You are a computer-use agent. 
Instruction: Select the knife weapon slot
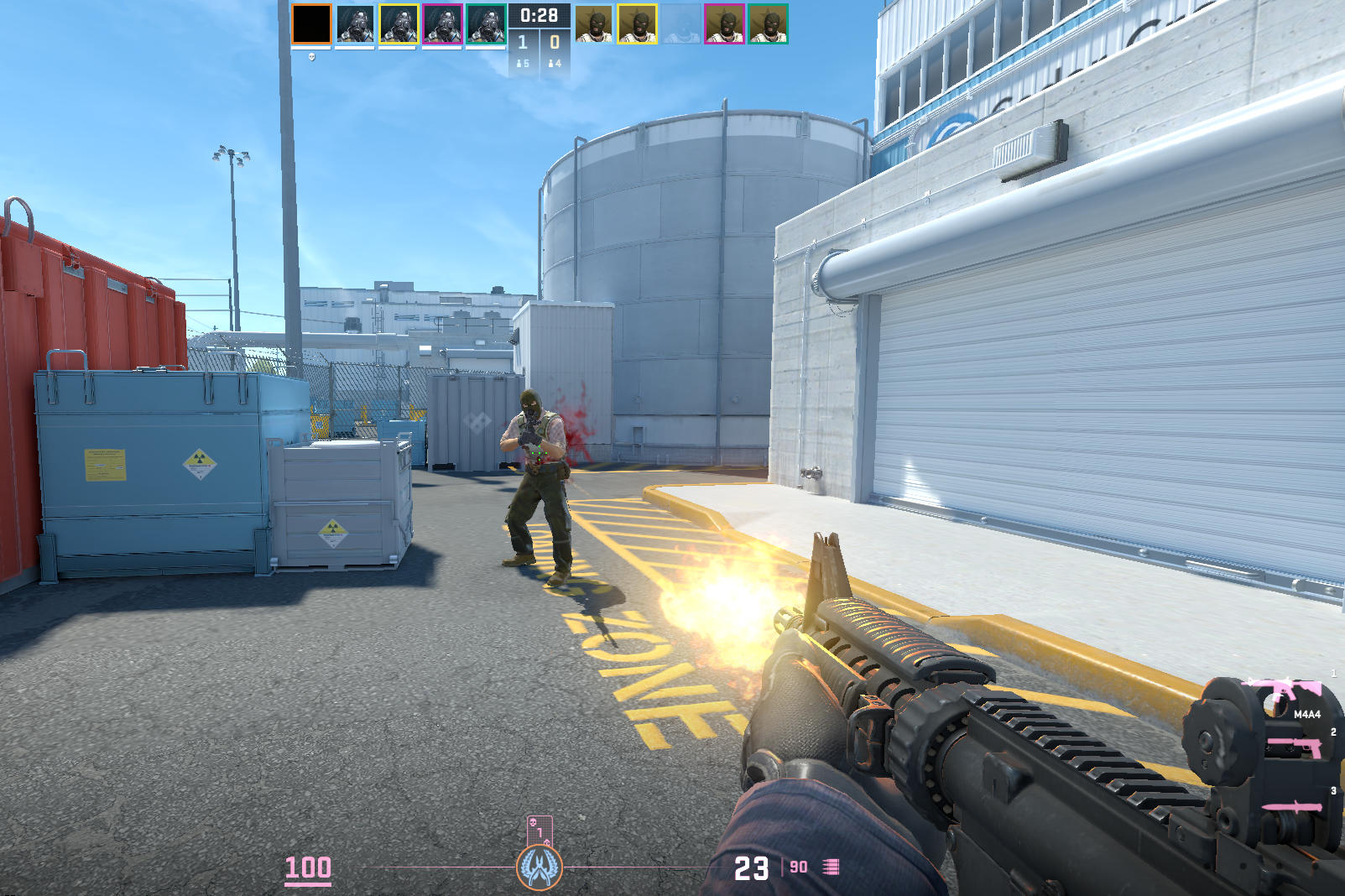[x=1293, y=807]
